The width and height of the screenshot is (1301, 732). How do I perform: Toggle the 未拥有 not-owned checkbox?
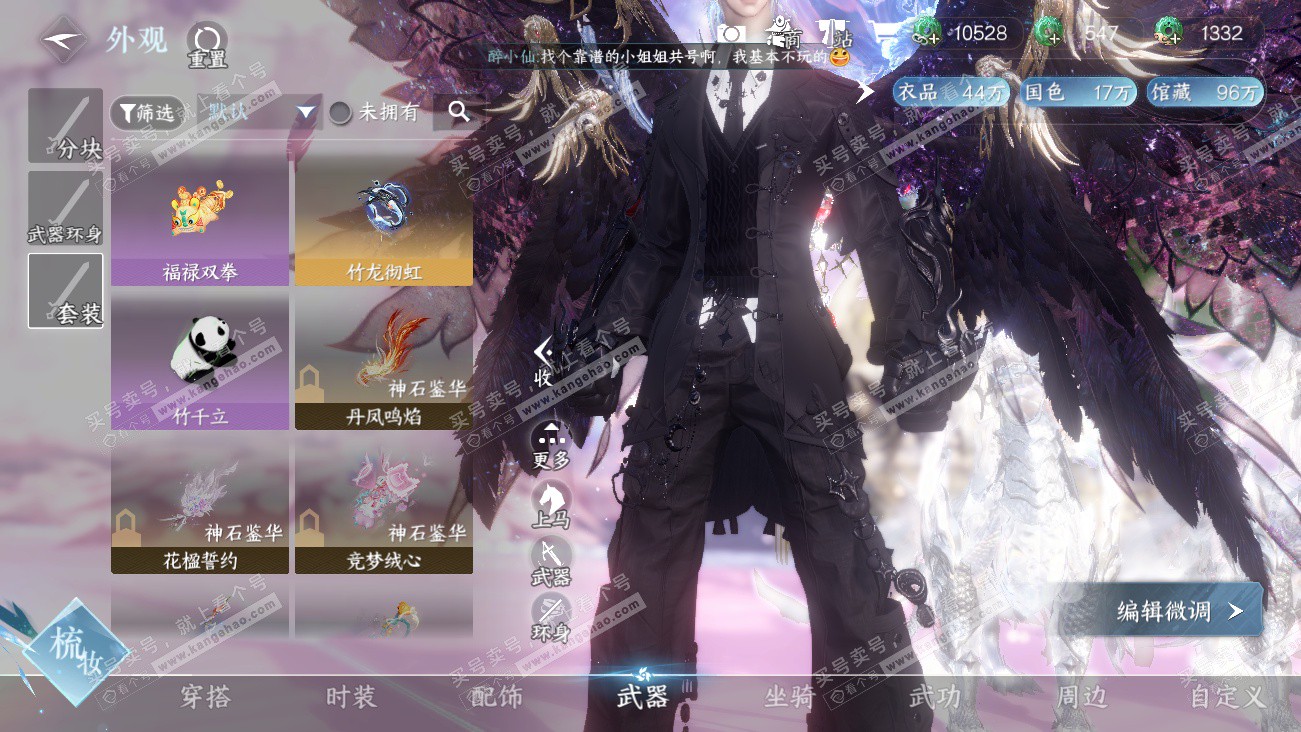click(x=341, y=113)
